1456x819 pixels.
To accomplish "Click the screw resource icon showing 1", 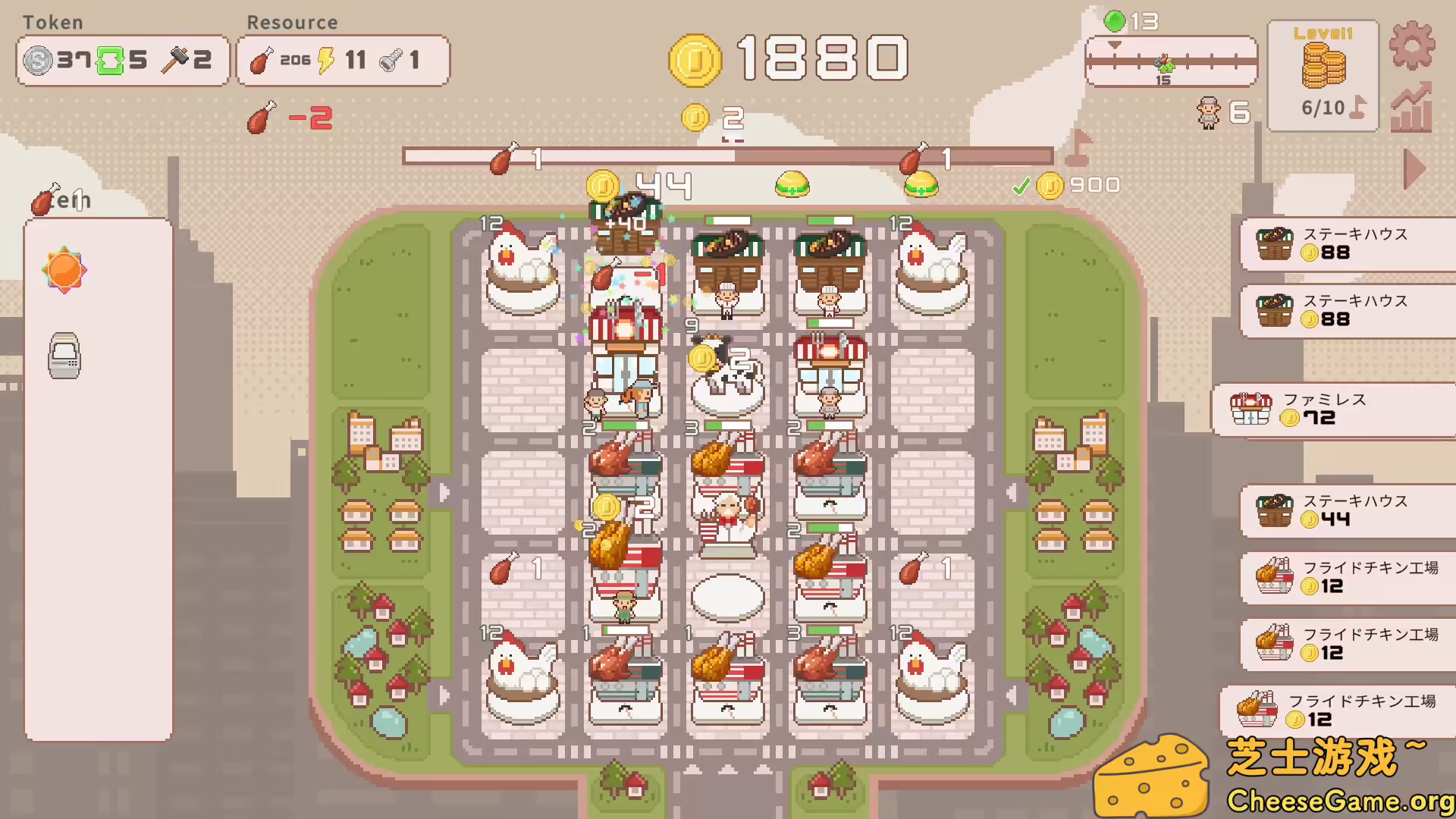I will [390, 61].
